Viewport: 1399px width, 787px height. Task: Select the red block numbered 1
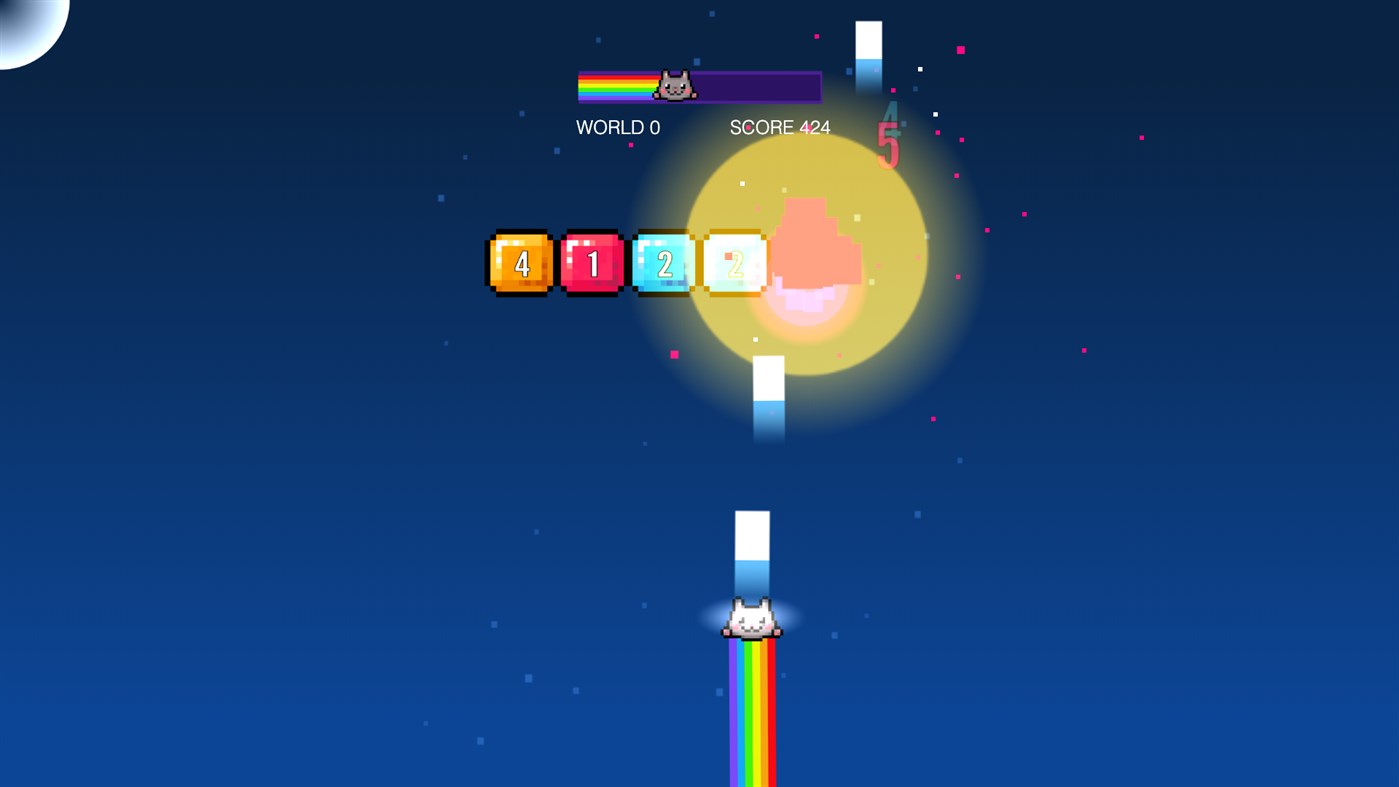pyautogui.click(x=592, y=263)
